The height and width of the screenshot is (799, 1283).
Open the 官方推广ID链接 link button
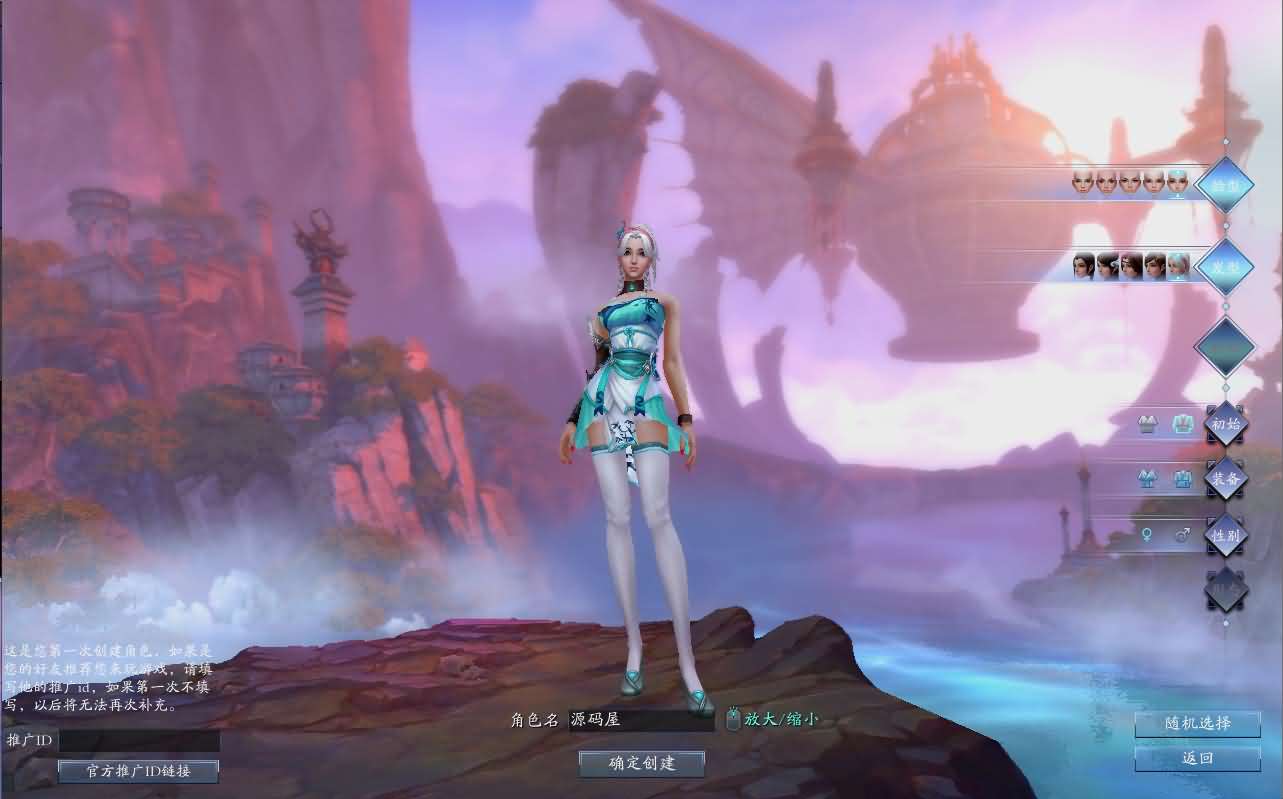click(x=138, y=771)
